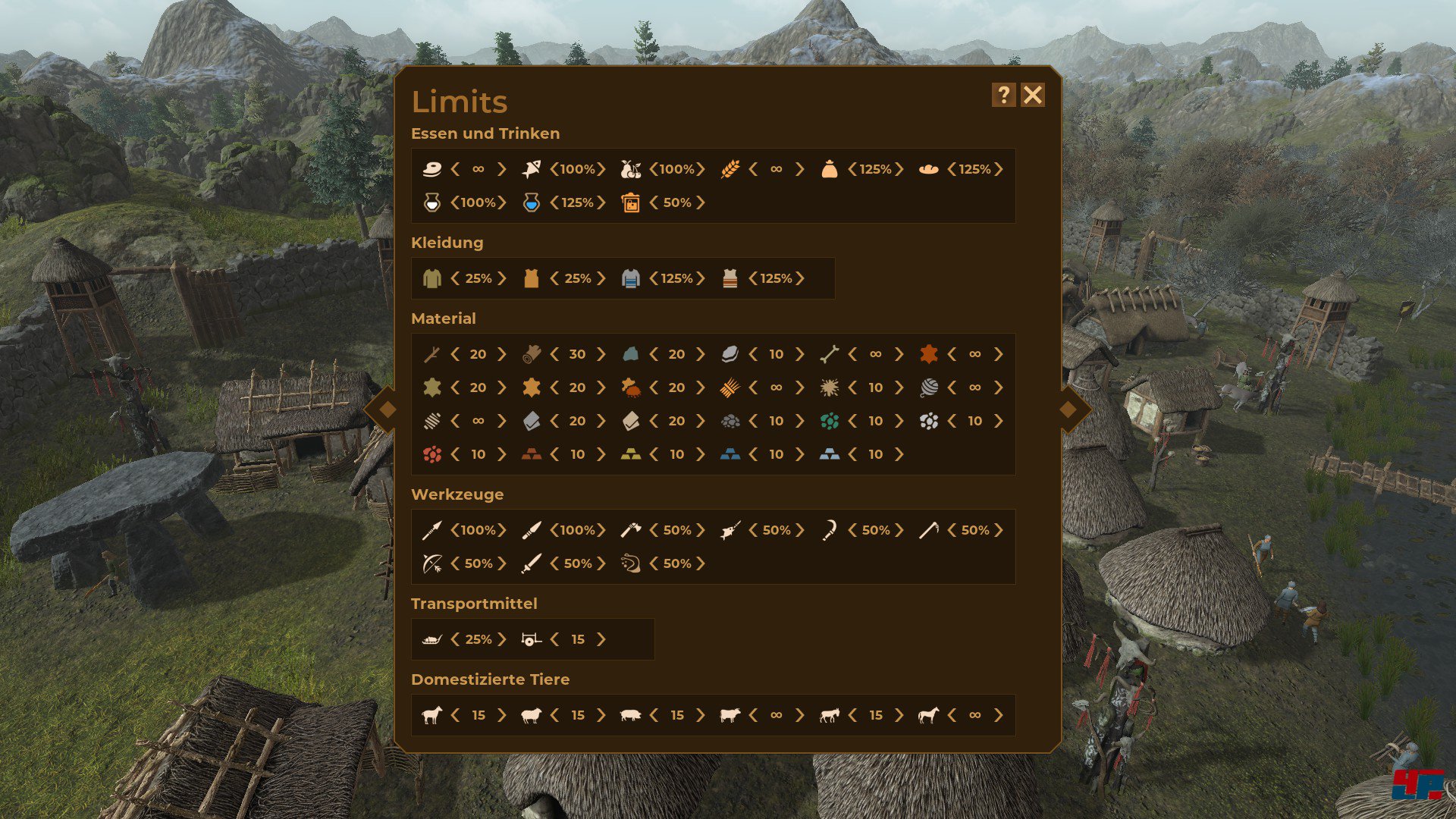Image resolution: width=1456 pixels, height=819 pixels.
Task: Decrease the pig limit below 15
Action: point(654,714)
